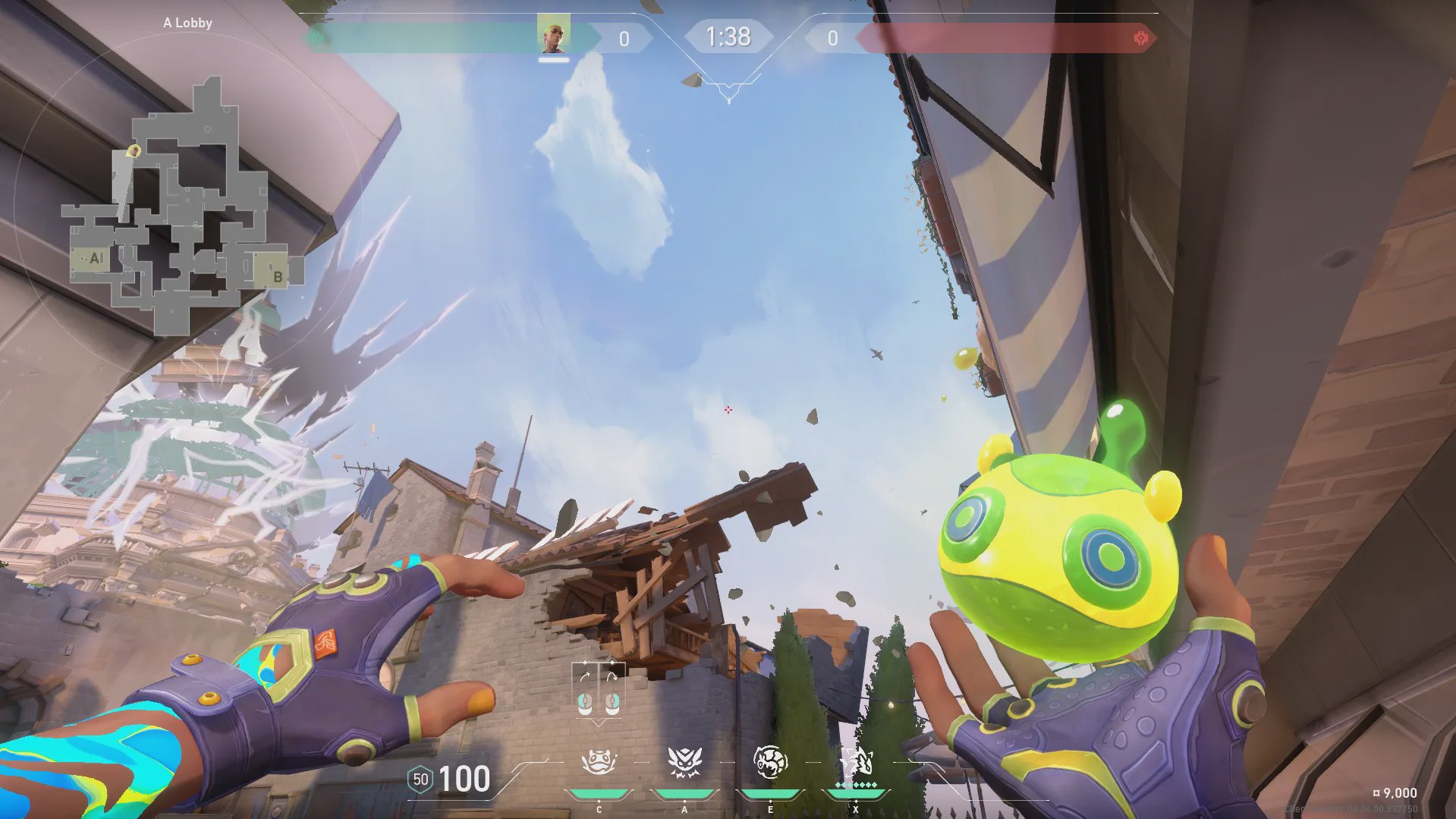This screenshot has width=1456, height=819.
Task: Select the Mosh Pit ability icon
Action: (x=599, y=762)
